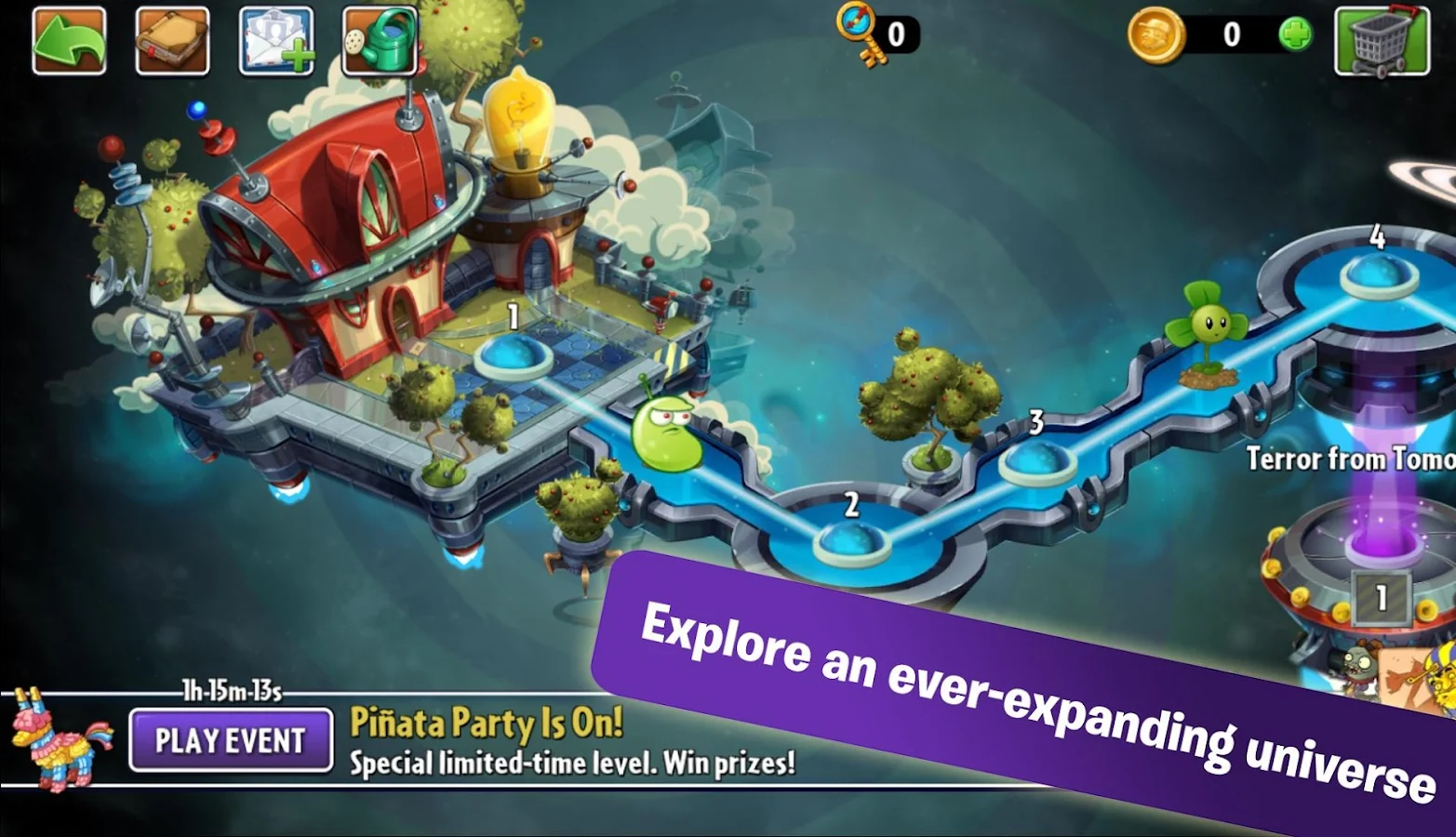Click the green back arrow
The height and width of the screenshot is (837, 1456).
coord(68,40)
